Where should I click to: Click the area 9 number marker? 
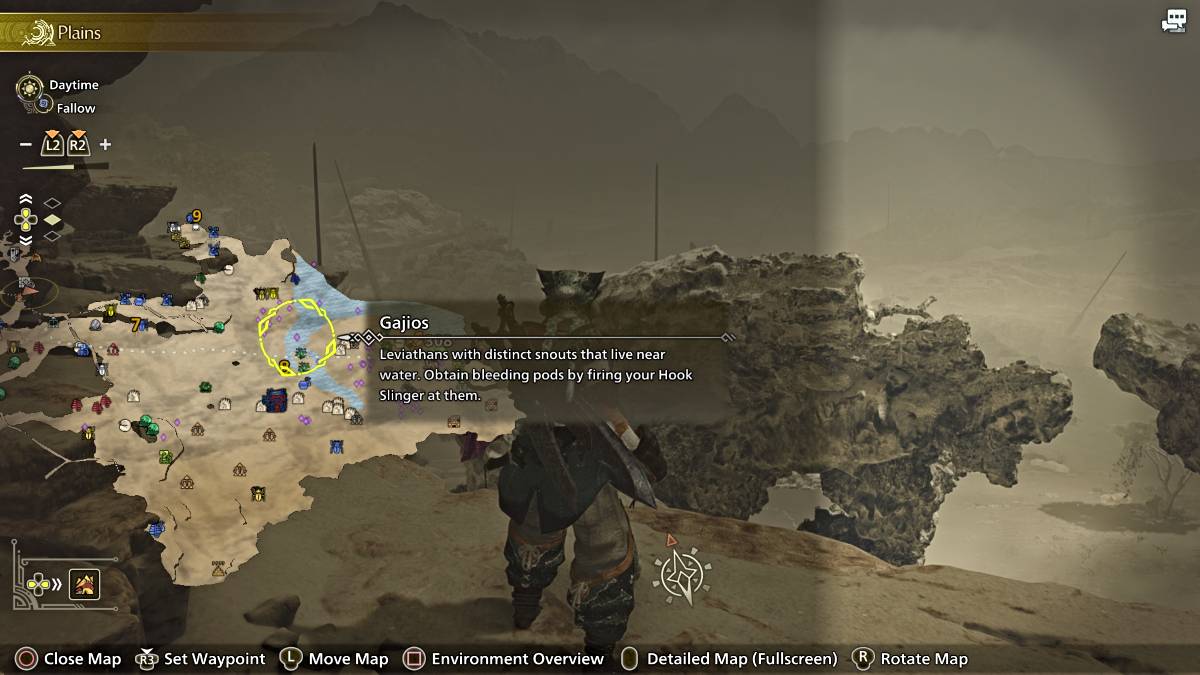pos(197,216)
